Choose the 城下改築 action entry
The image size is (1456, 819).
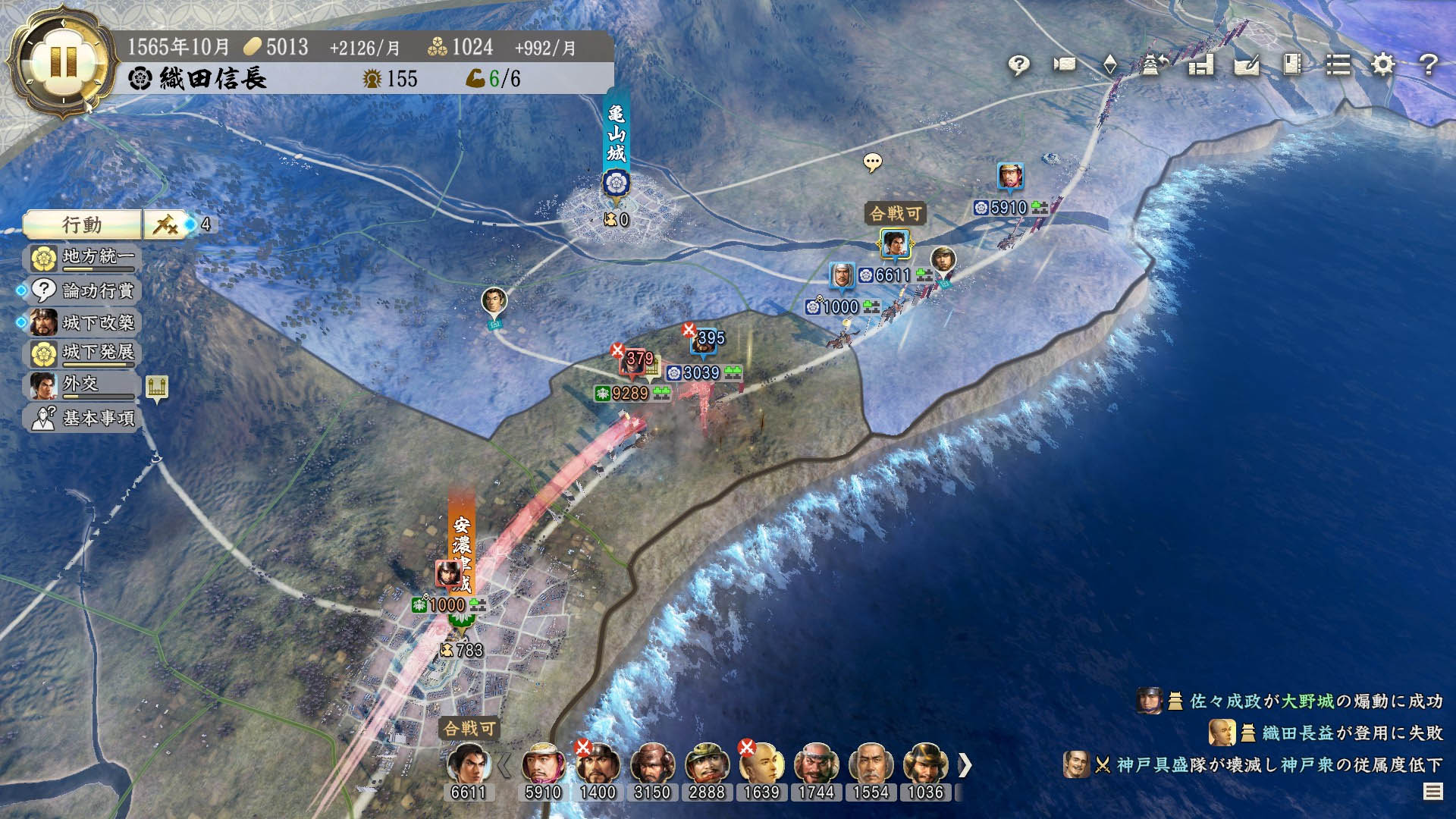[83, 322]
